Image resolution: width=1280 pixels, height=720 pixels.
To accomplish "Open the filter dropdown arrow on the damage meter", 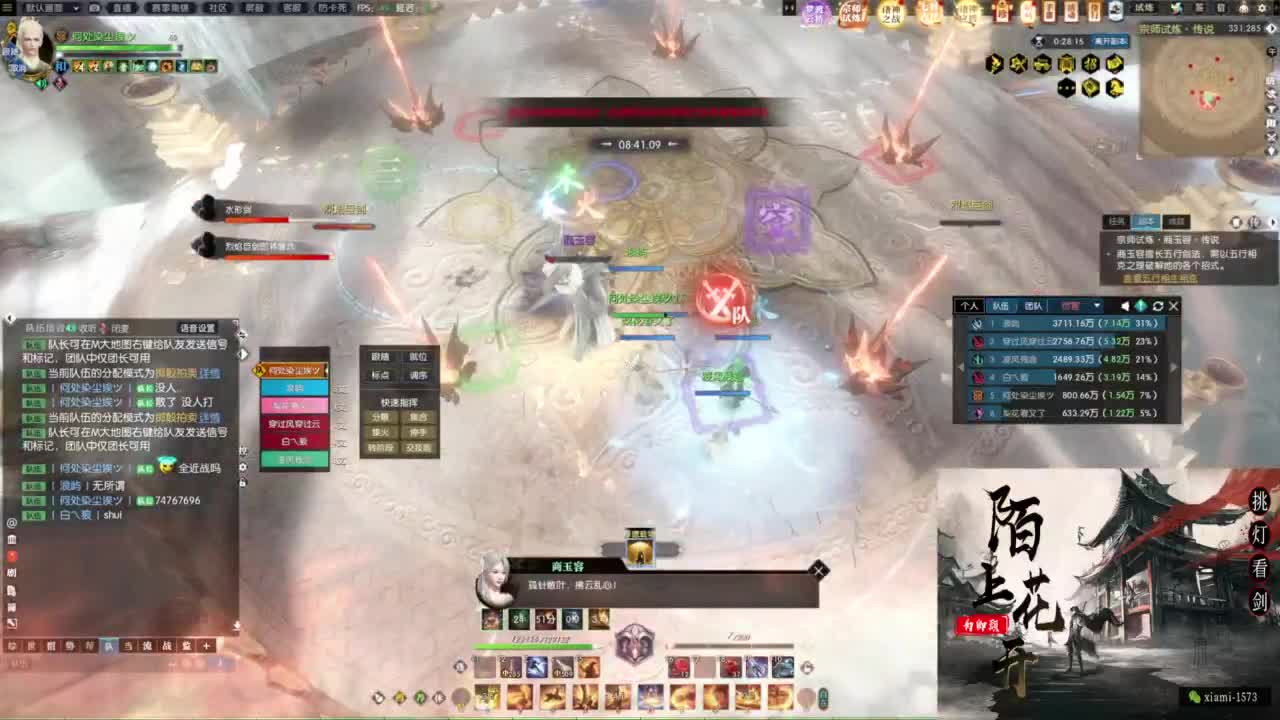I will [1096, 306].
